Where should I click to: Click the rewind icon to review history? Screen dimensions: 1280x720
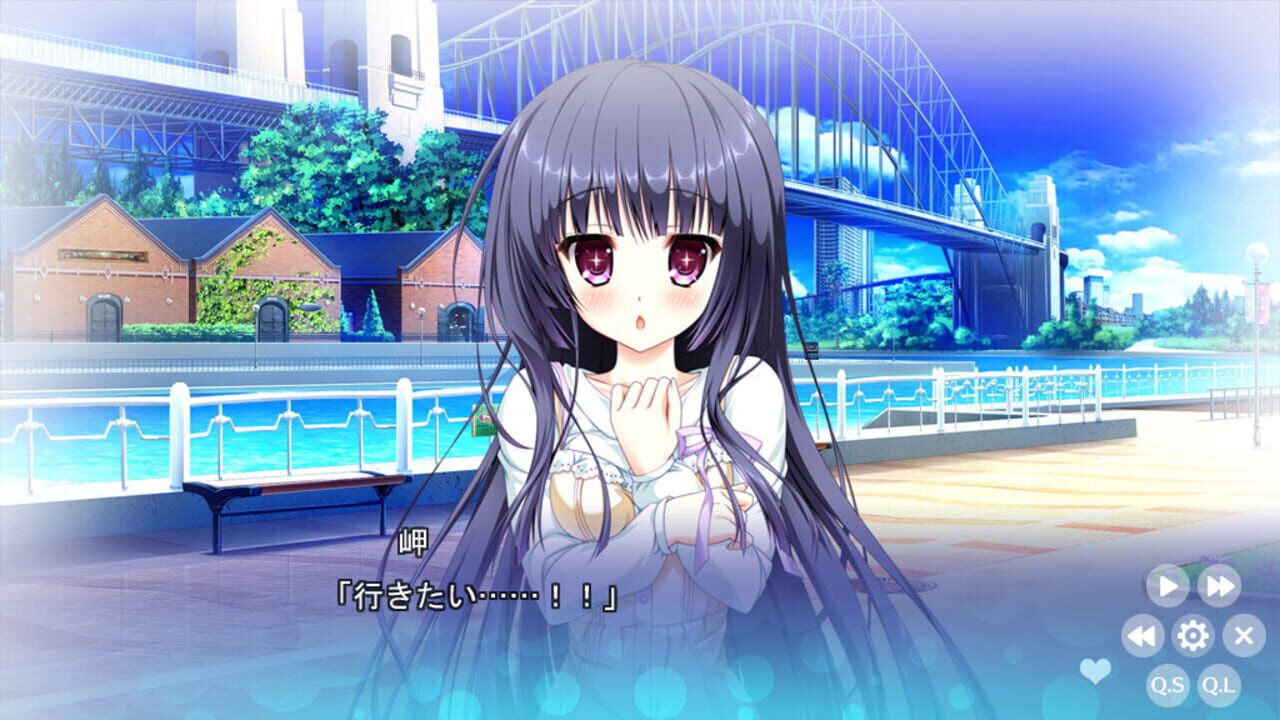tap(1142, 634)
